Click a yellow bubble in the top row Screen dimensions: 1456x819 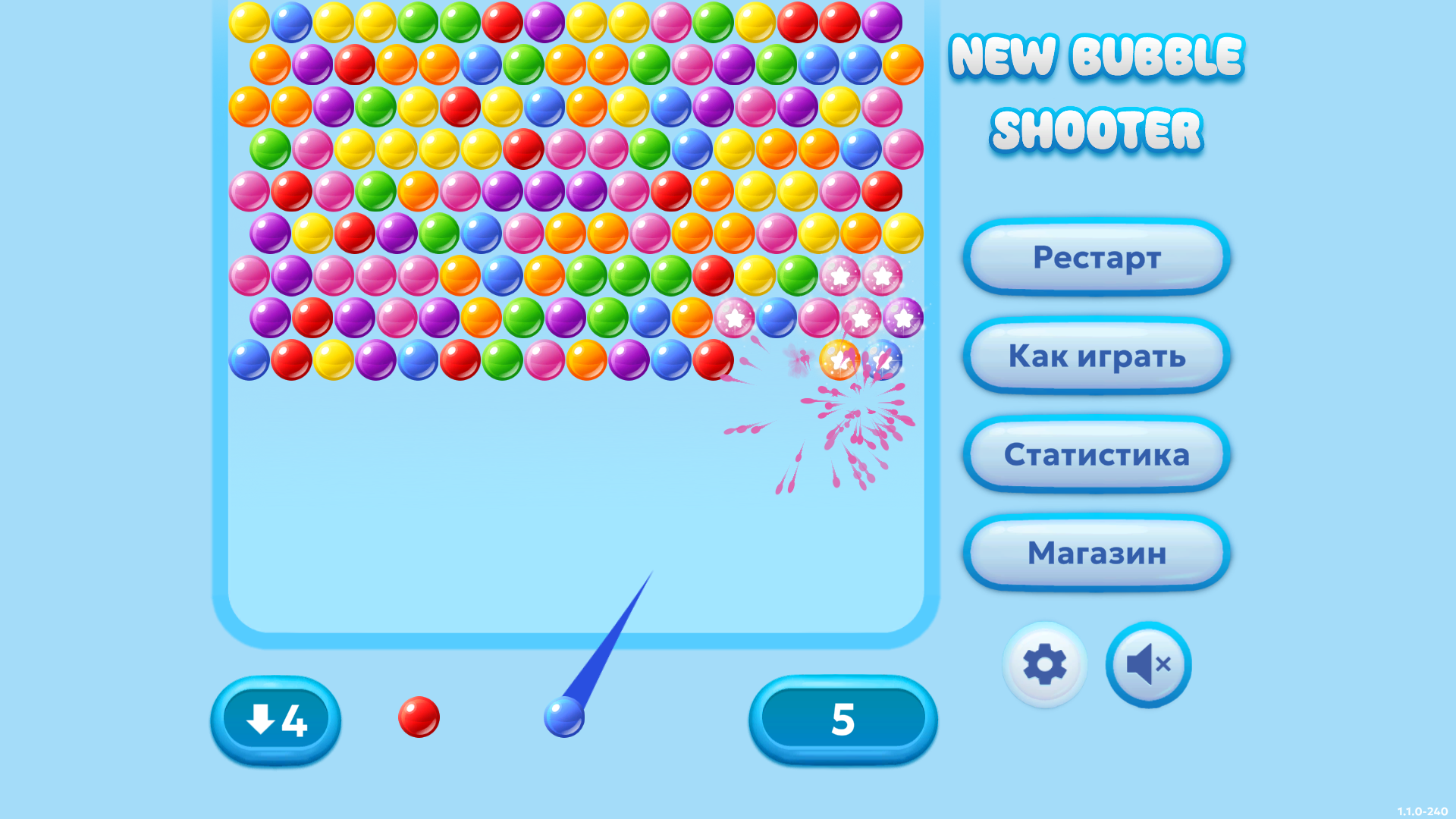[250, 22]
